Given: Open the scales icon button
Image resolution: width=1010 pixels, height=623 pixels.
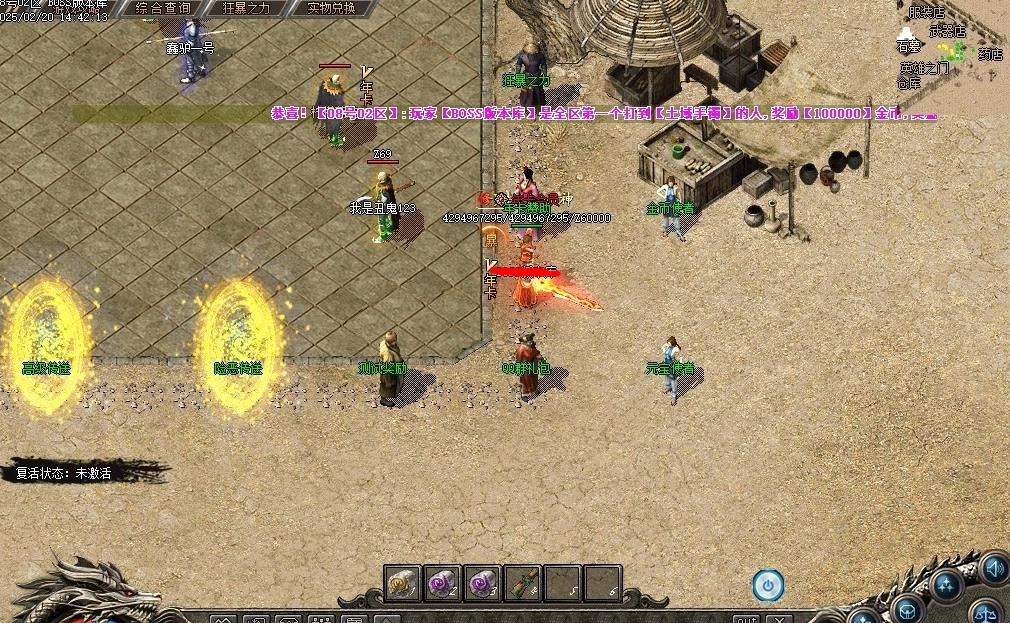Looking at the screenshot, I should 987,610.
